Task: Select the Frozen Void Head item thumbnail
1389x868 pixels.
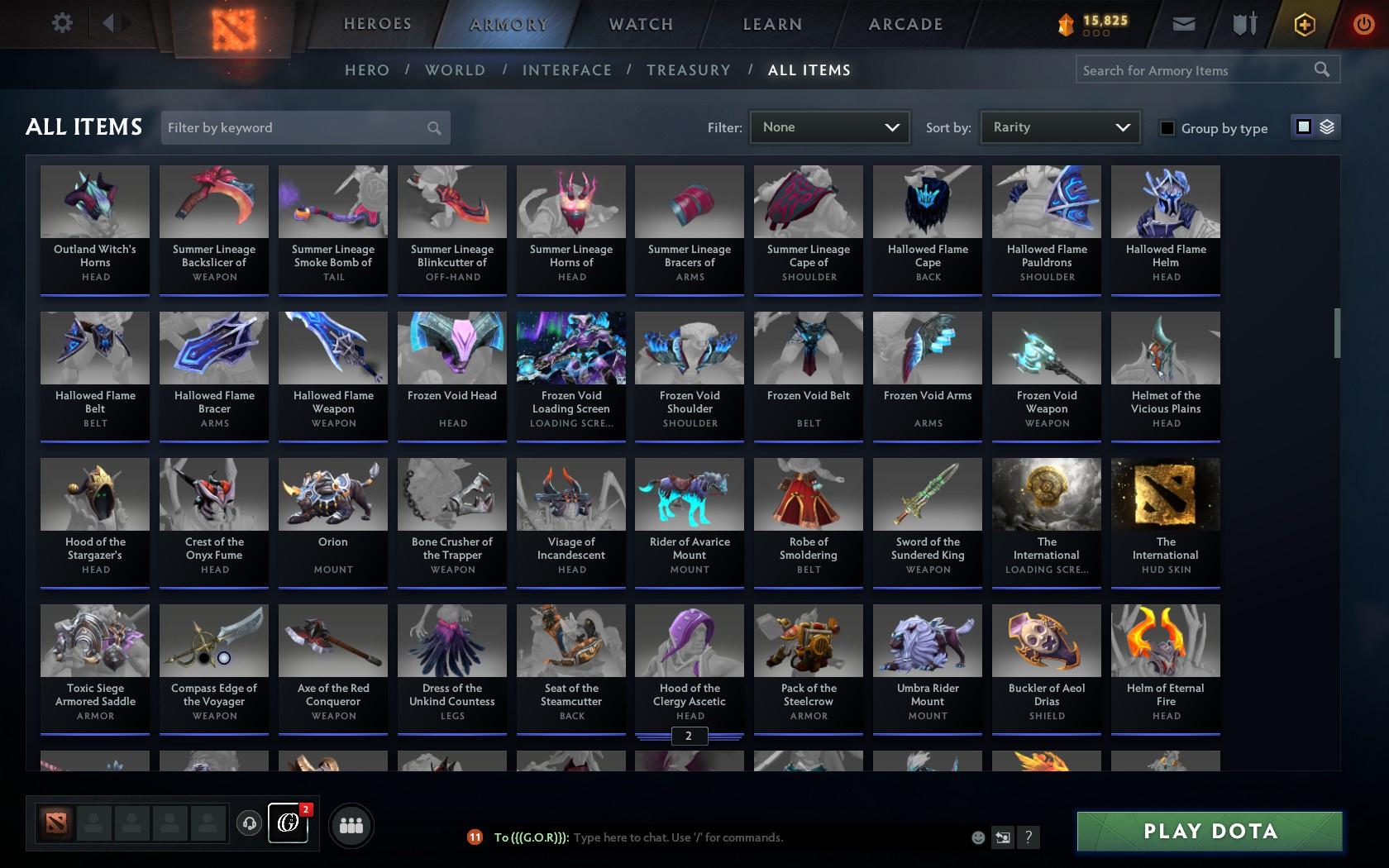Action: click(x=451, y=348)
